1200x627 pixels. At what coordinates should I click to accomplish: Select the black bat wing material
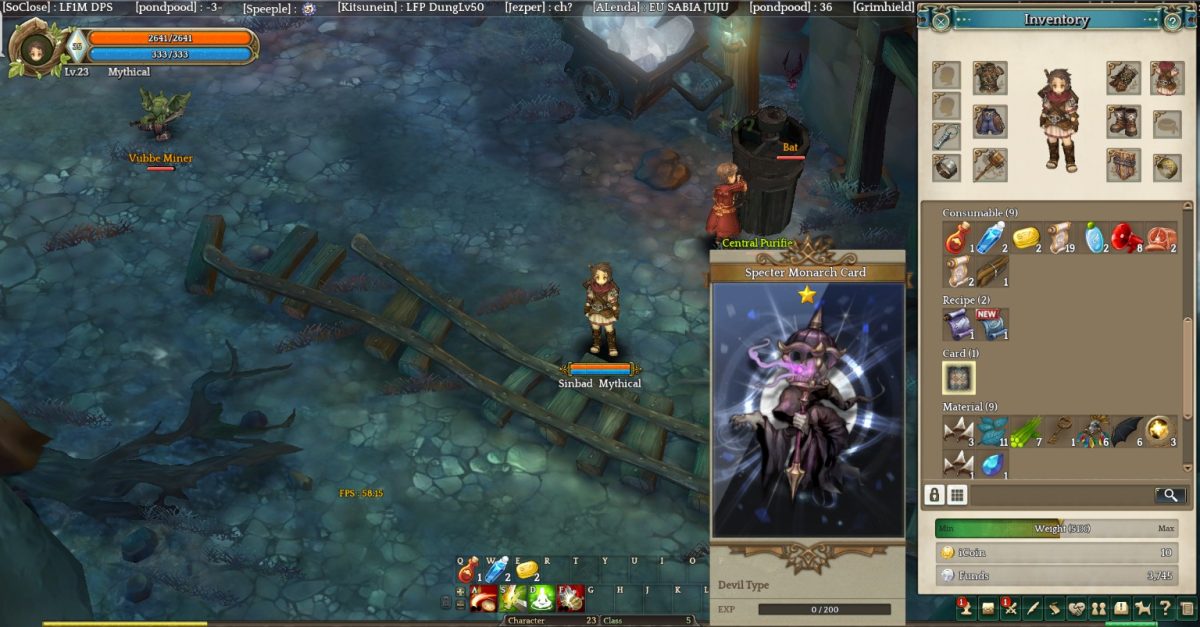[1127, 432]
